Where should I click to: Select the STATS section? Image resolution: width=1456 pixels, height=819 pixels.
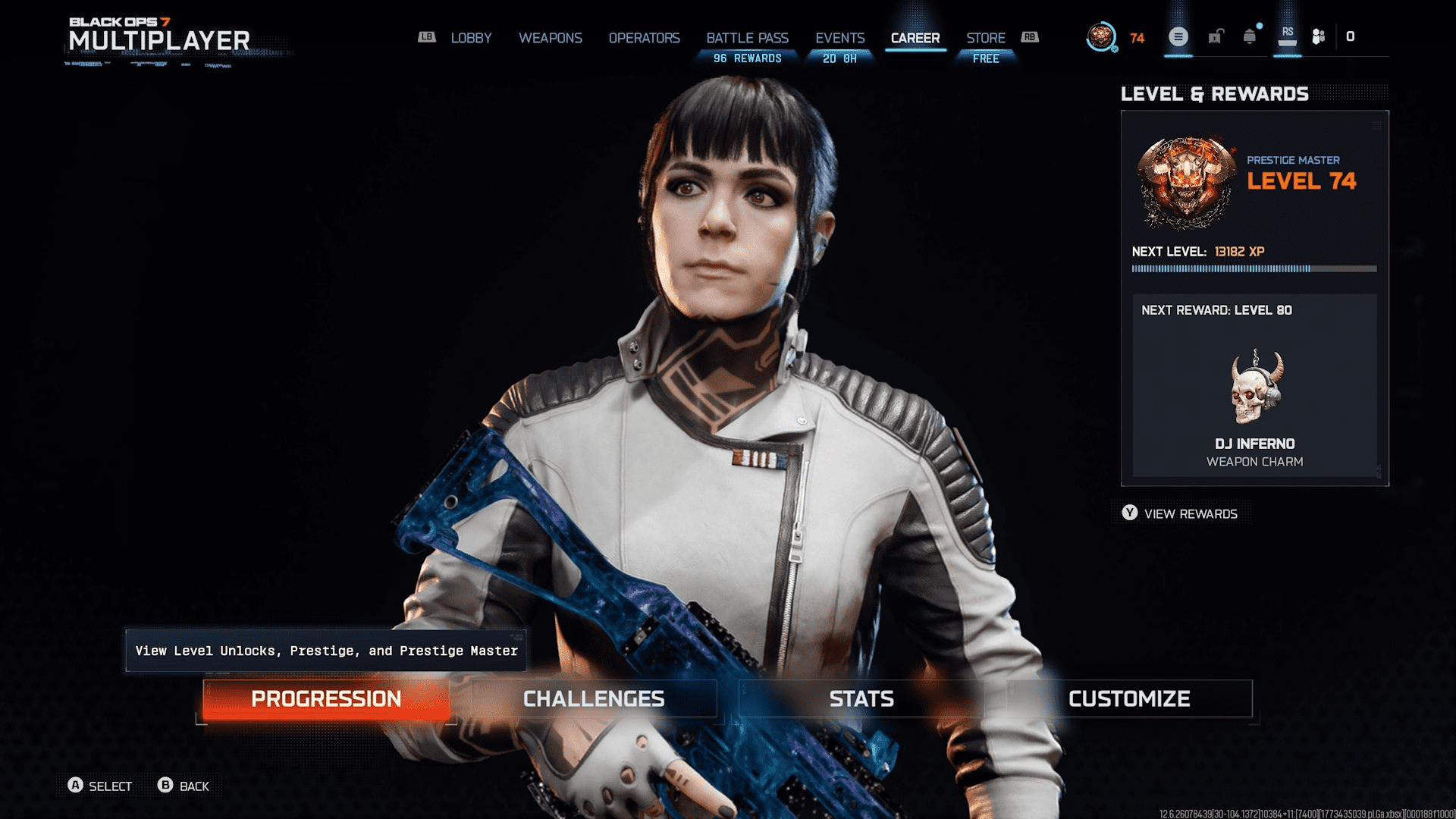point(861,698)
